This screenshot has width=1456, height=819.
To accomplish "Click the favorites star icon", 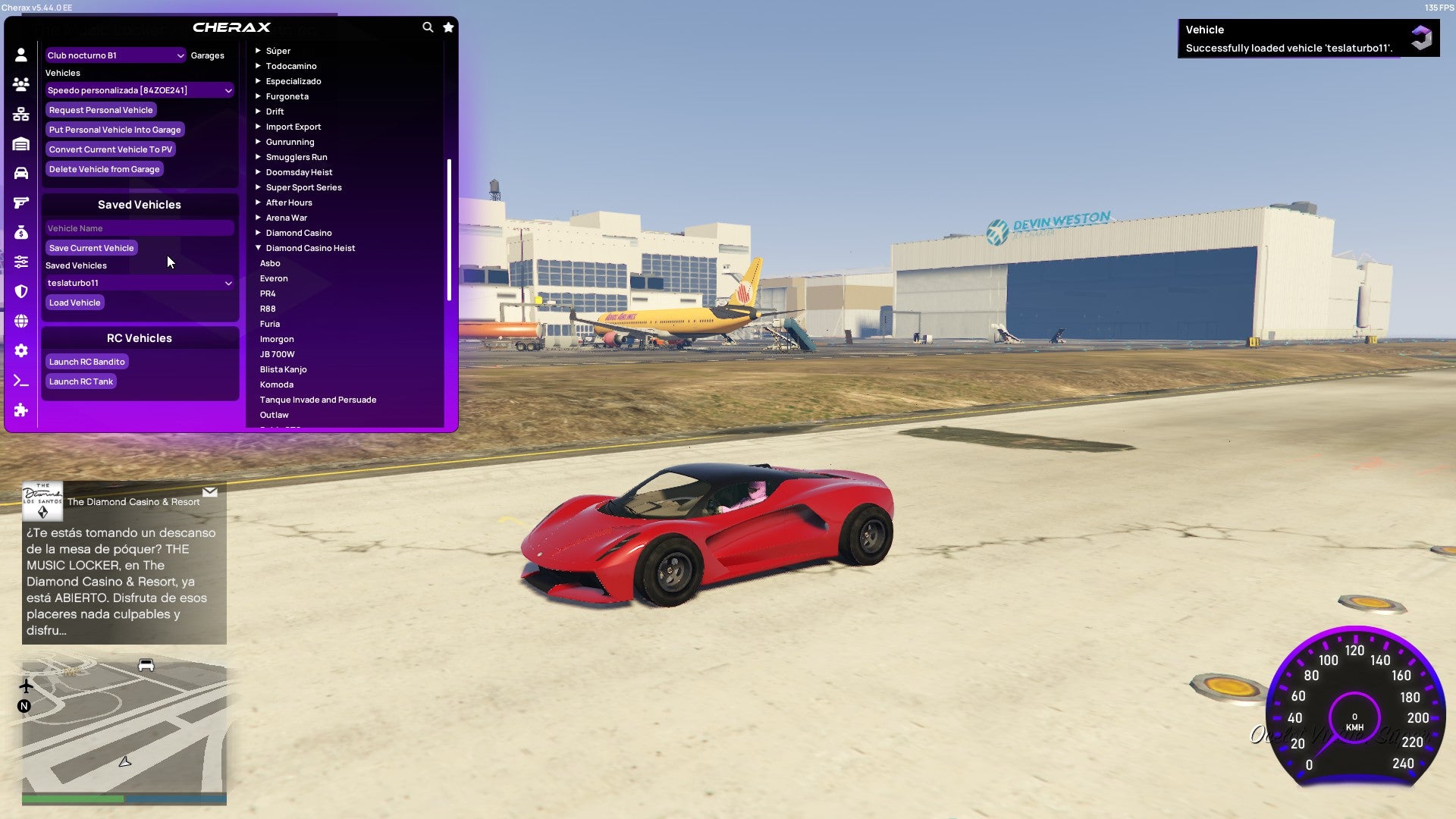I will (x=447, y=27).
